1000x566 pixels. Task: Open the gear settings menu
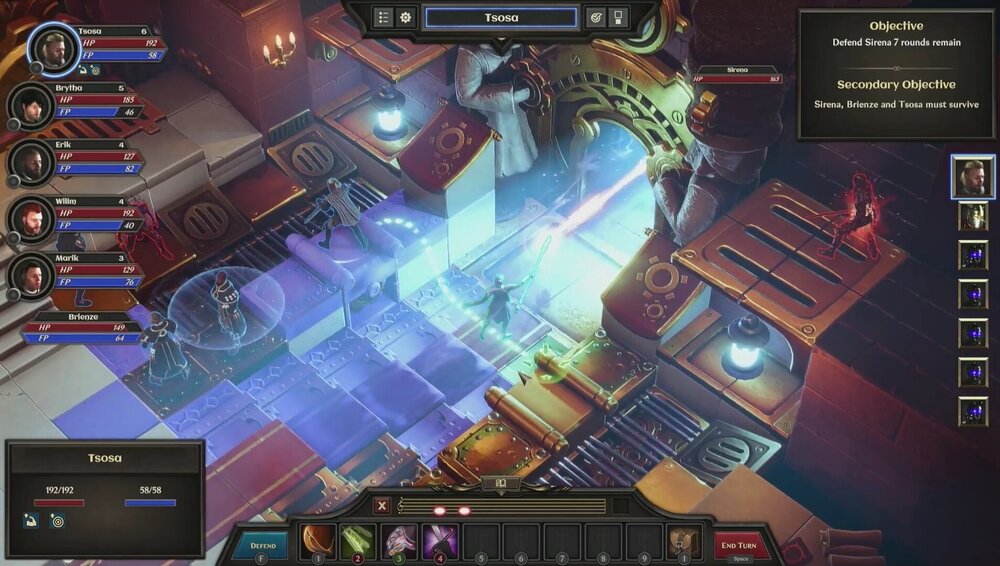point(406,17)
